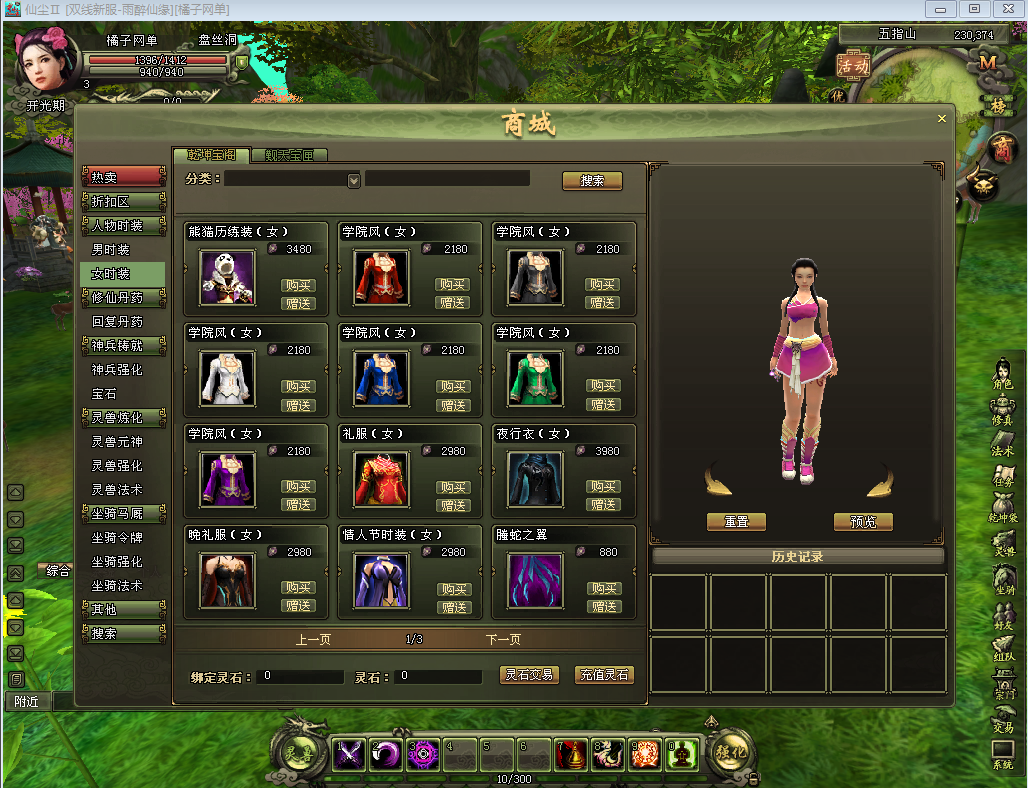Reset the character preview with 重置

coord(735,522)
